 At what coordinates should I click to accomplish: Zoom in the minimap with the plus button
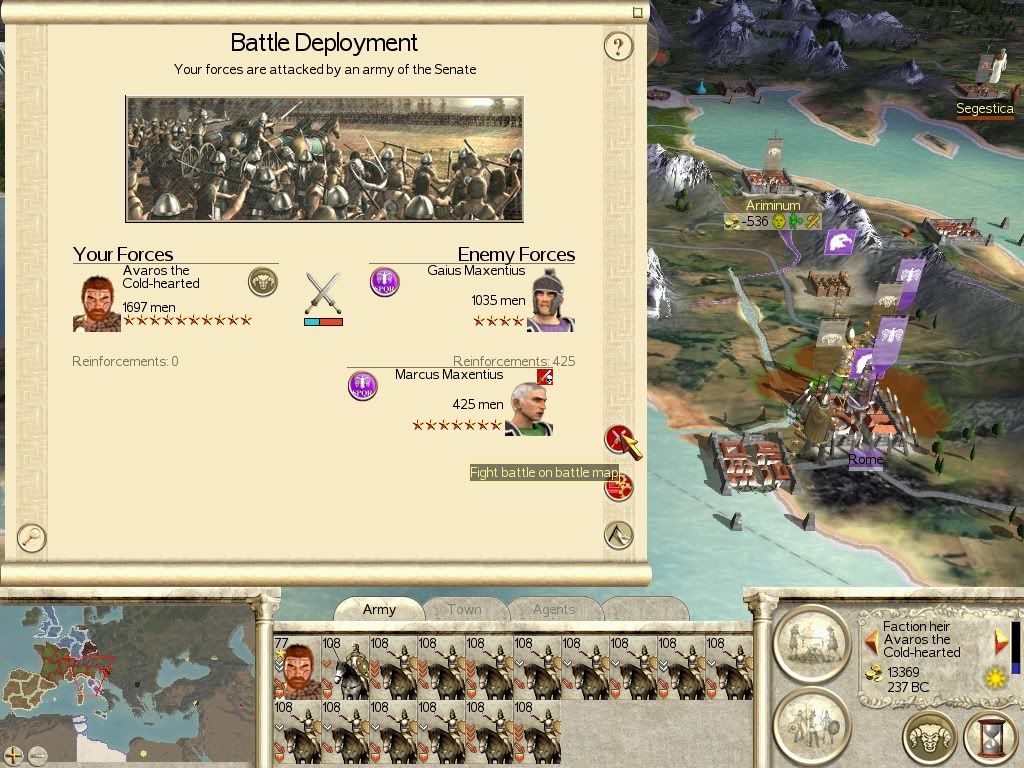[x=14, y=755]
